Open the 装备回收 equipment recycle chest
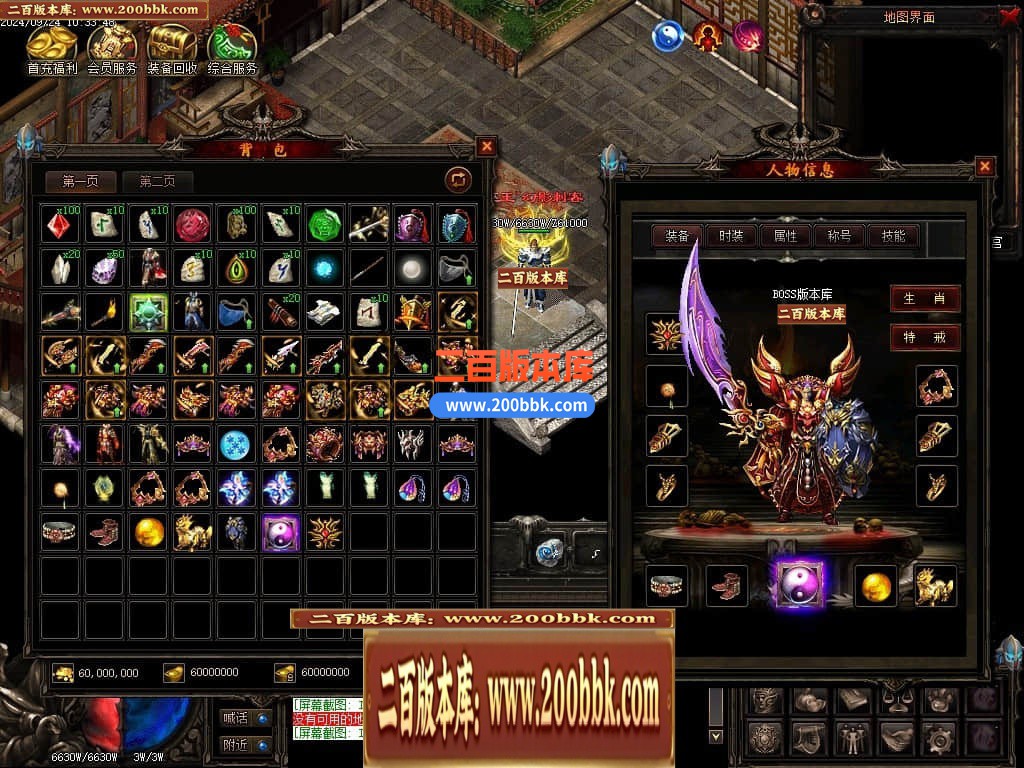The image size is (1024, 768). [x=172, y=45]
